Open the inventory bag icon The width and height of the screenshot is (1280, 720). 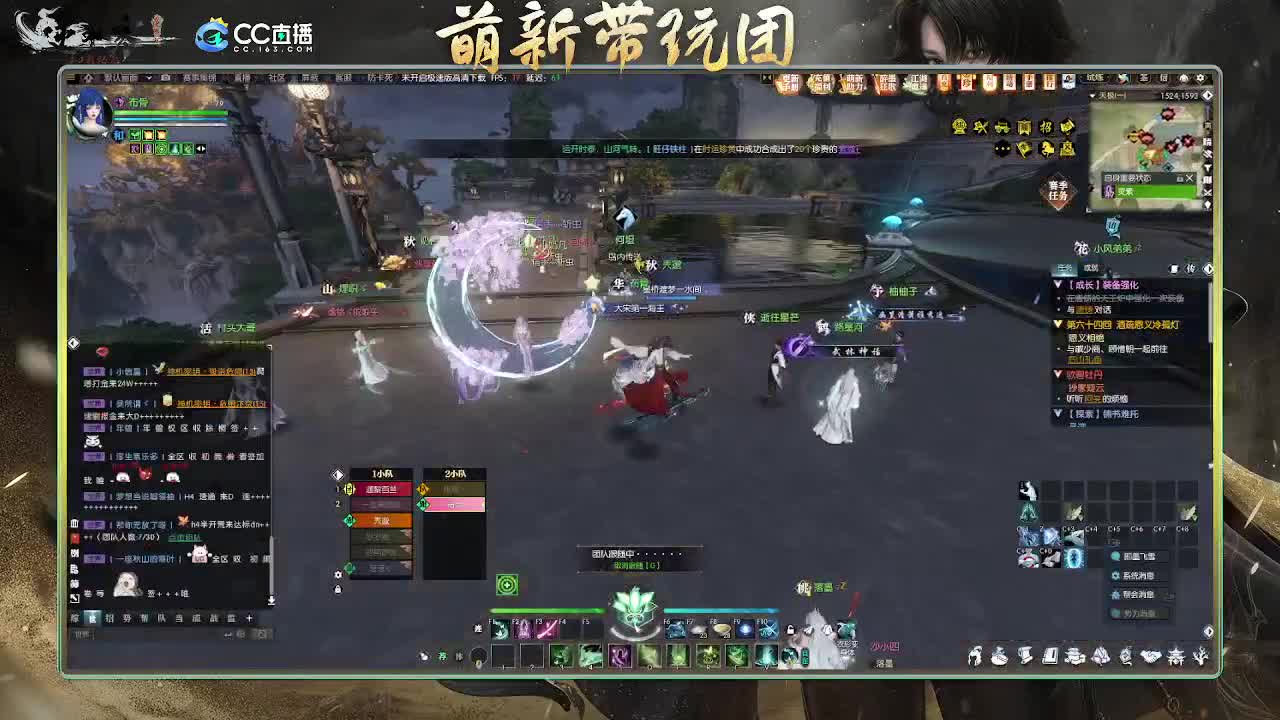pyautogui.click(x=999, y=659)
